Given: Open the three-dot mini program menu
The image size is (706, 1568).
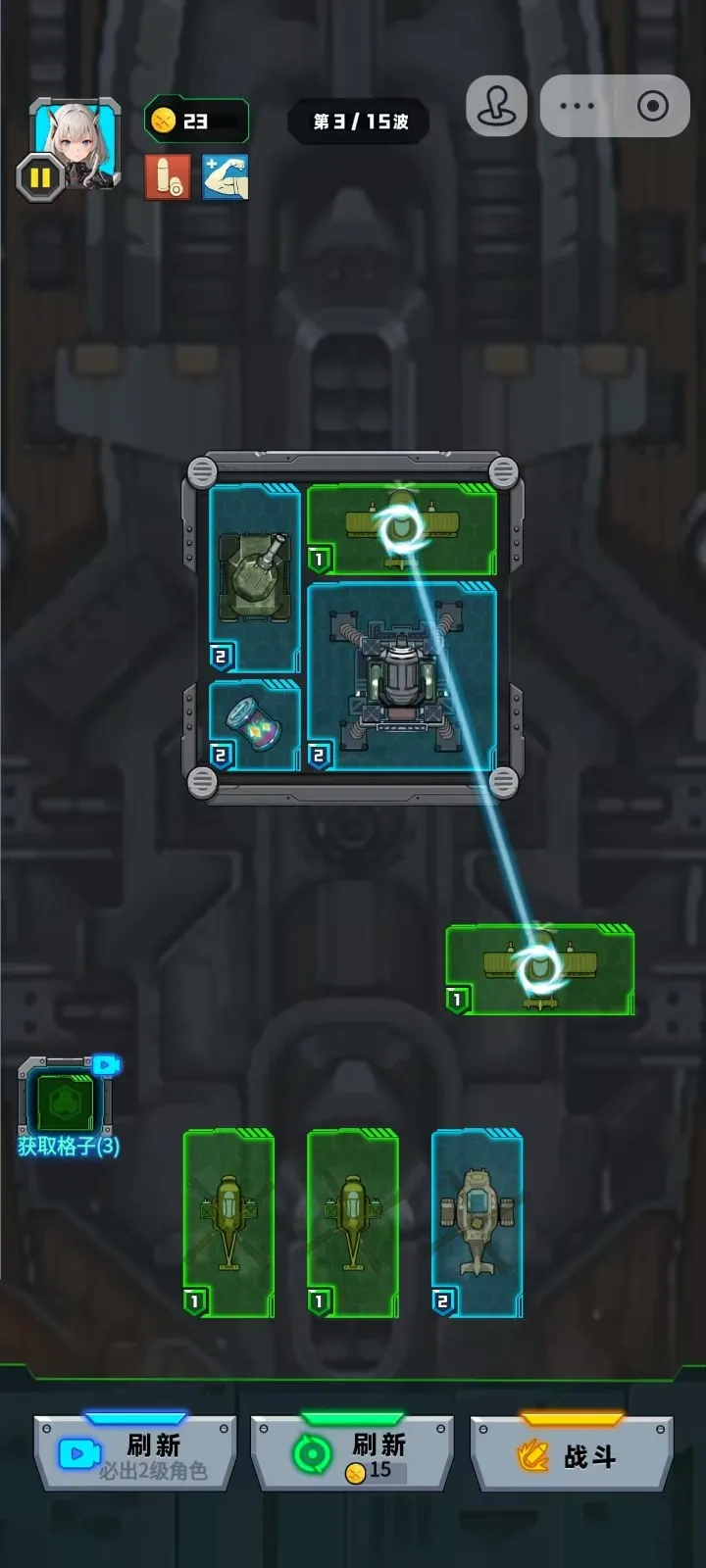Looking at the screenshot, I should (577, 106).
